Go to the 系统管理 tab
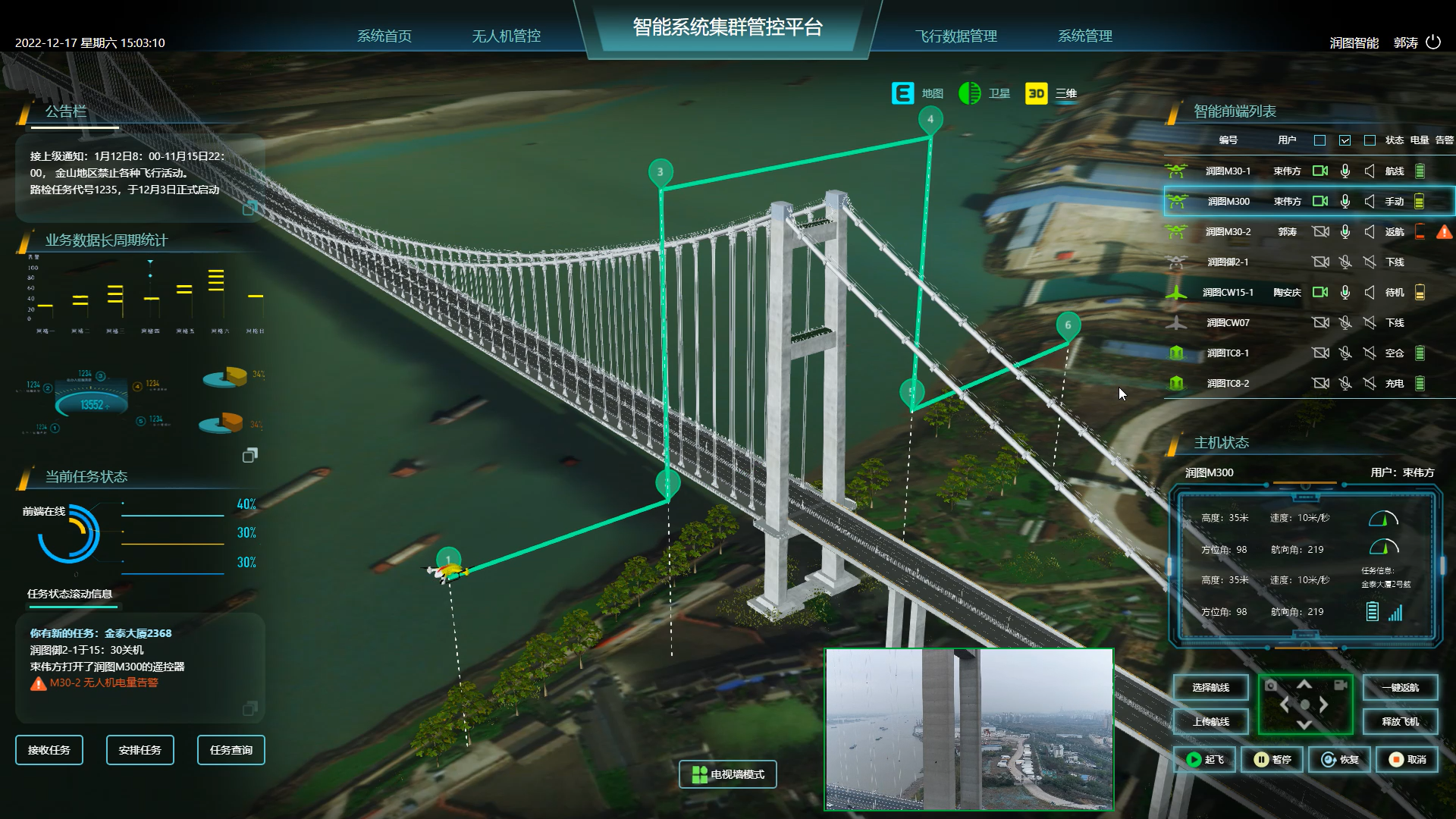The image size is (1456, 819). 1084,36
